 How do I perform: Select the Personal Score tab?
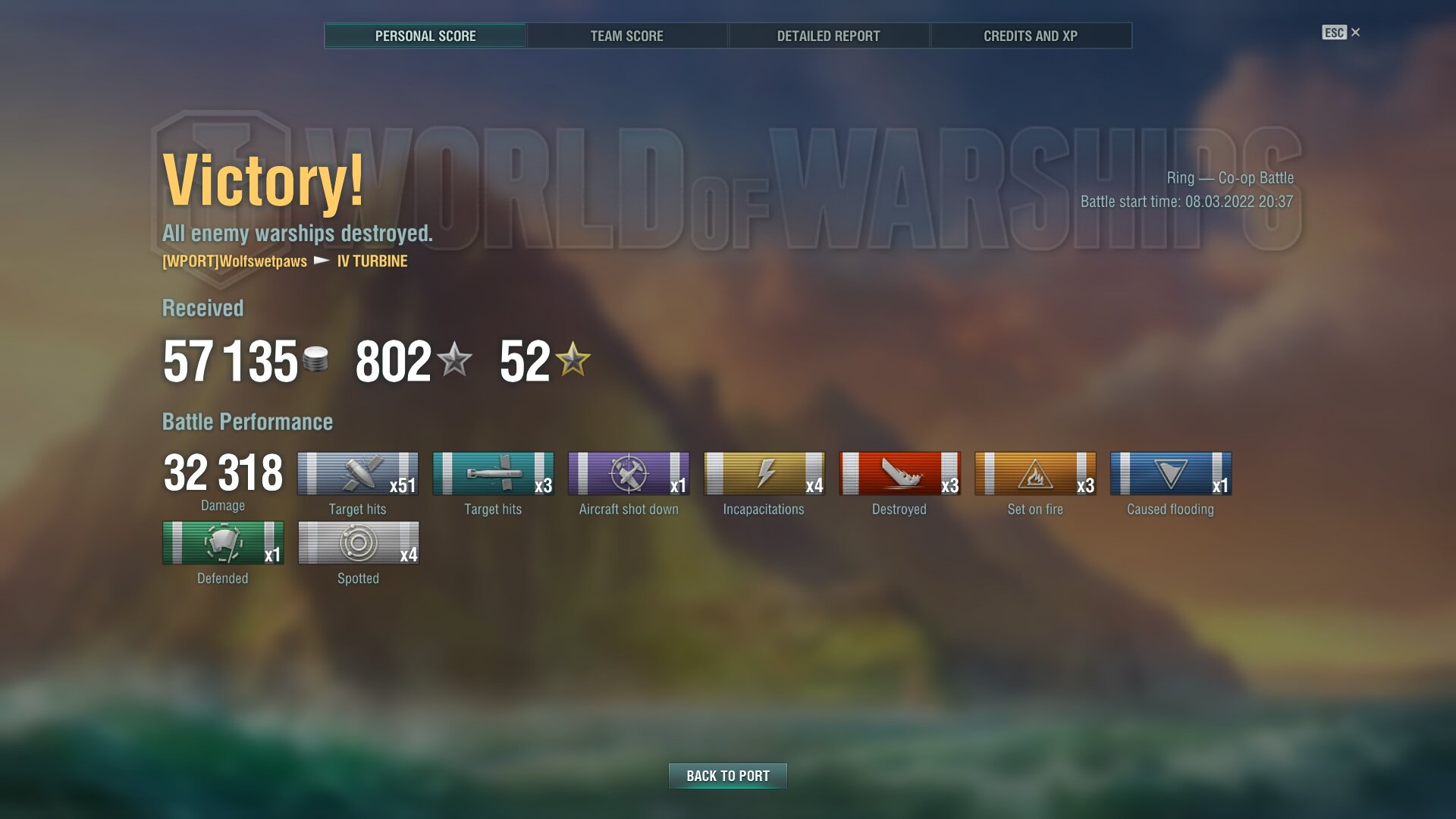[x=425, y=36]
